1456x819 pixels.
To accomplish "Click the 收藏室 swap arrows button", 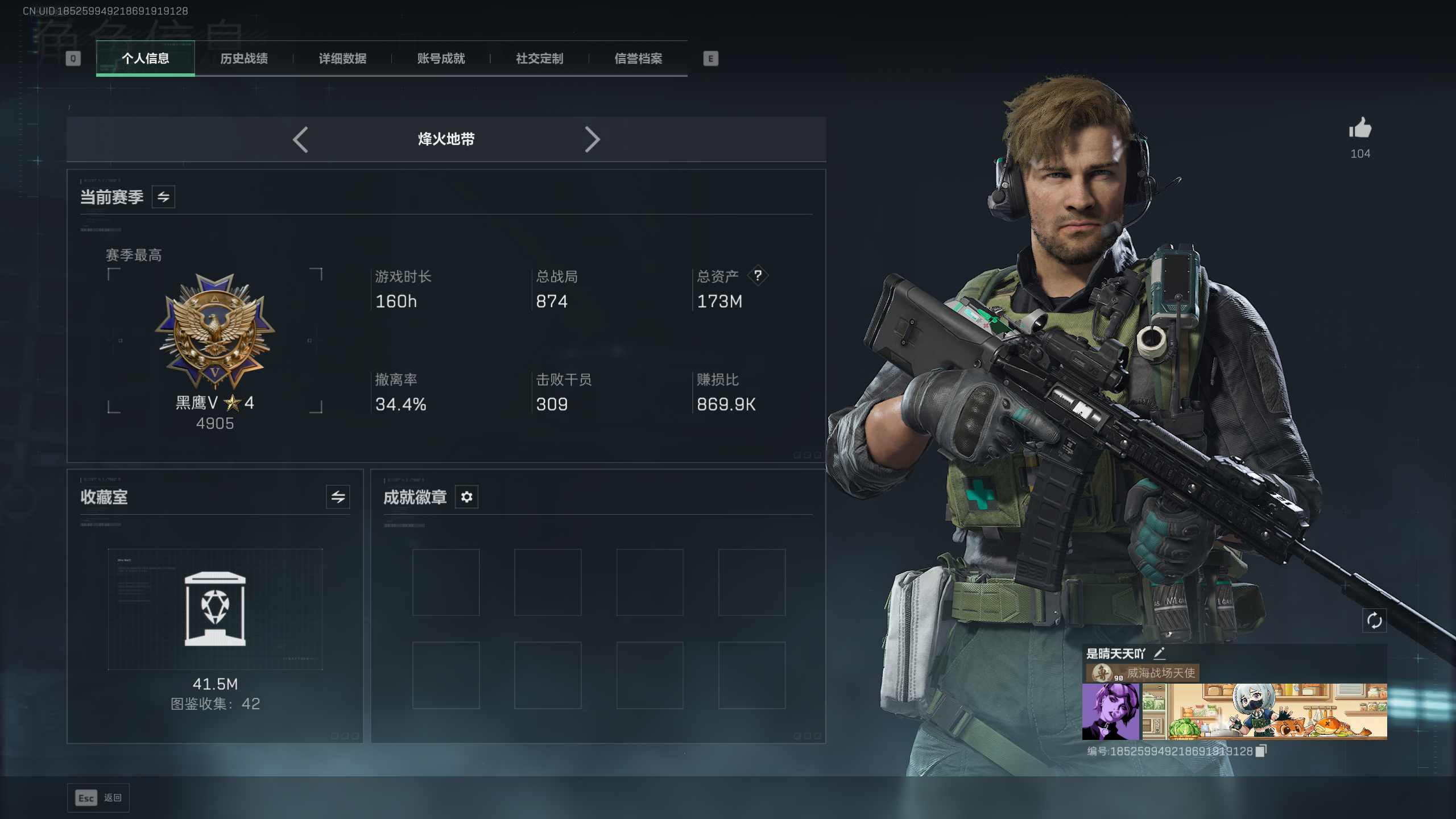I will pos(338,497).
